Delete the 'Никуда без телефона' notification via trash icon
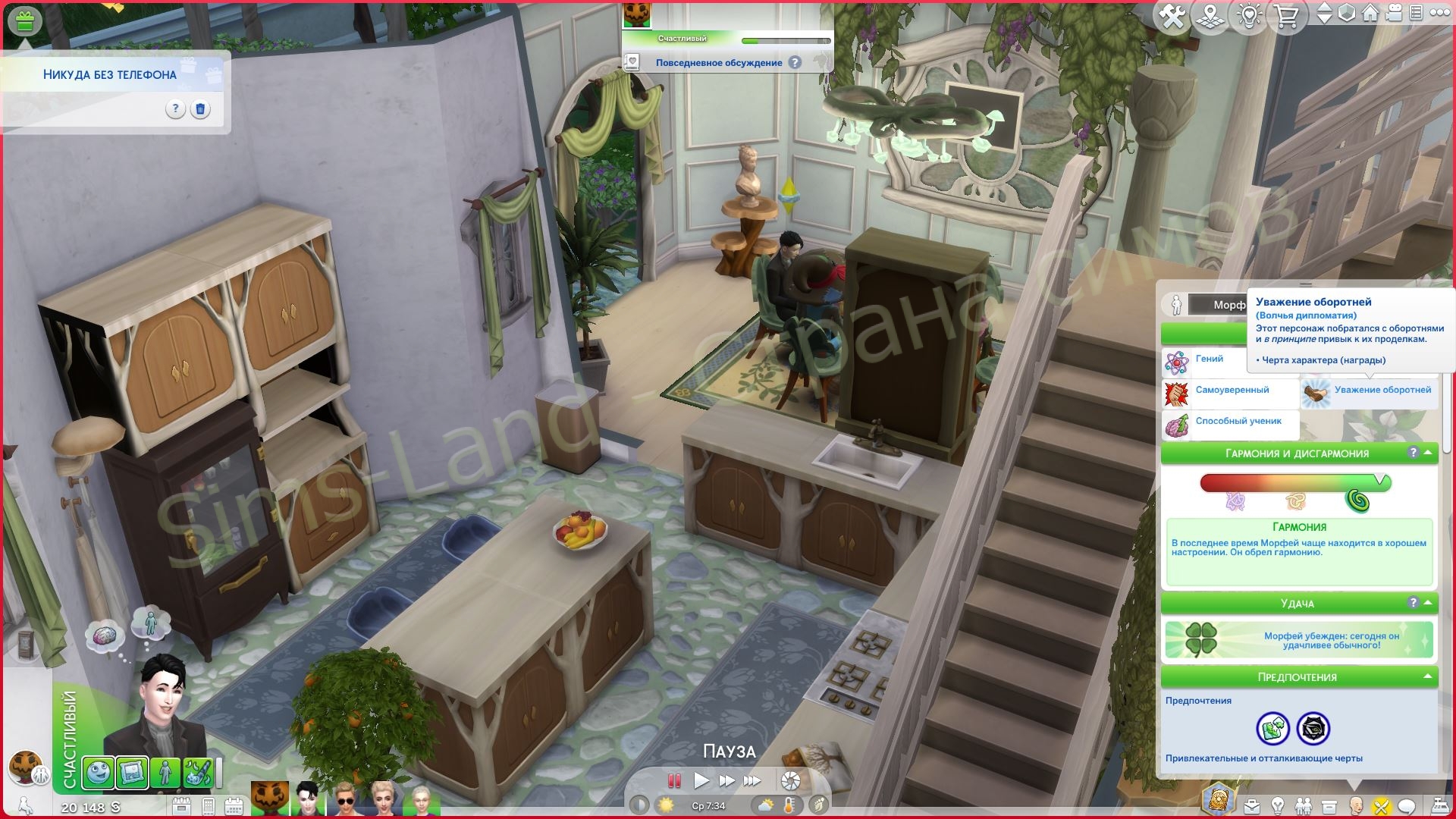 200,109
